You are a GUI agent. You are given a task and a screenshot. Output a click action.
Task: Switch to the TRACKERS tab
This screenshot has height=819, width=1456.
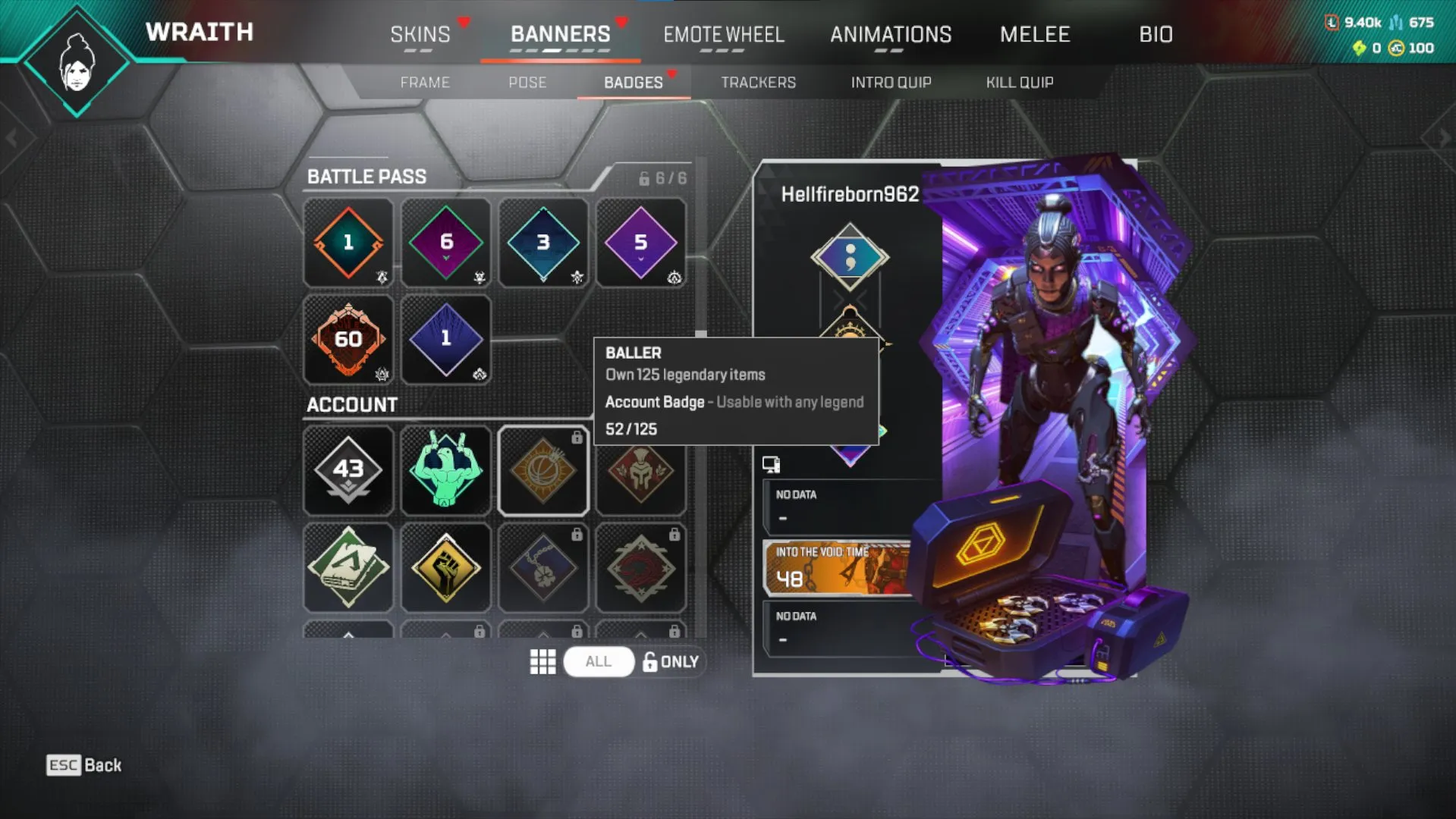(758, 83)
